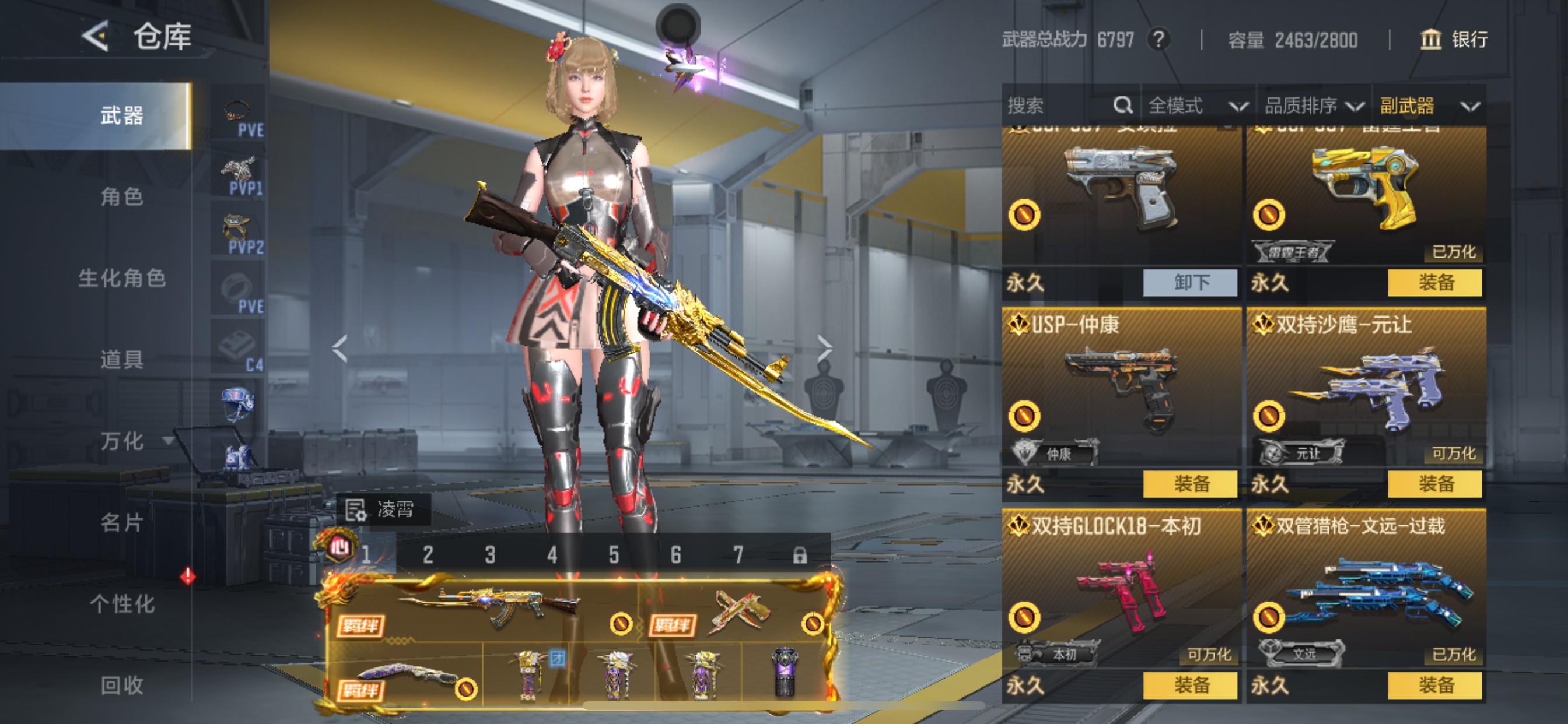
Task: Switch to the 个性化 personalization tab
Action: [122, 604]
